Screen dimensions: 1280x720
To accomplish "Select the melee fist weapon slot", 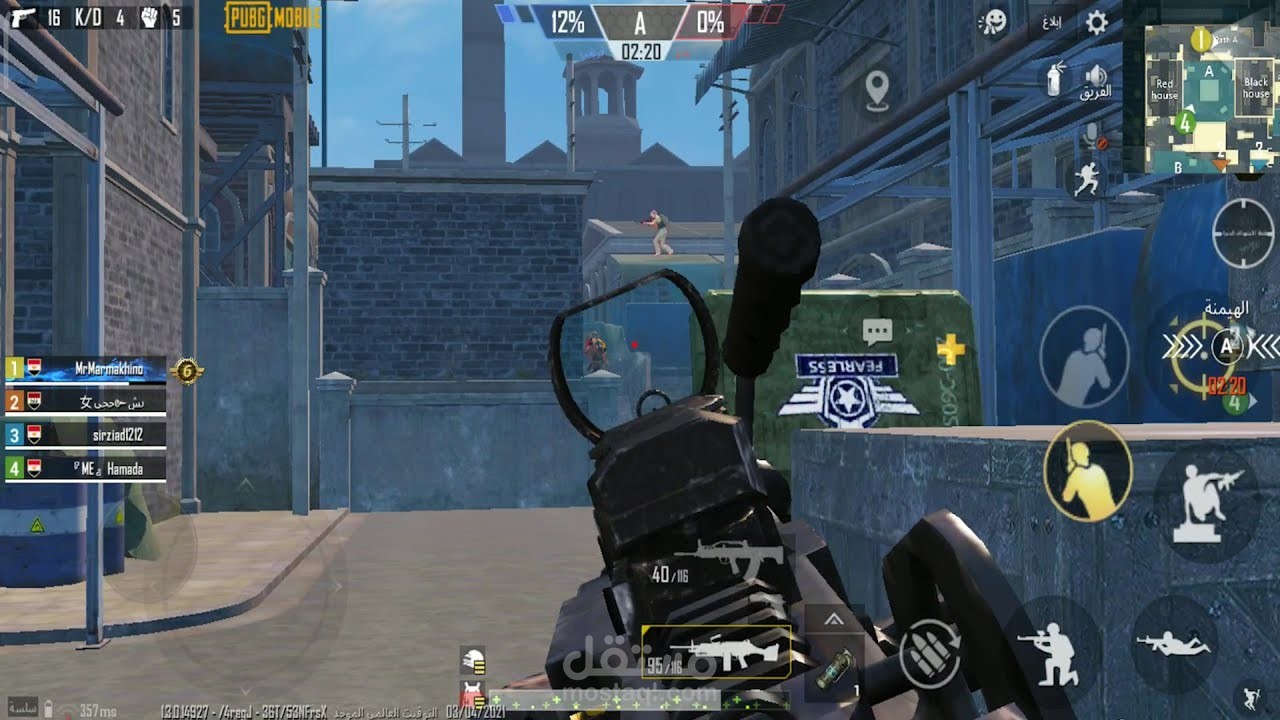I will pyautogui.click(x=148, y=17).
